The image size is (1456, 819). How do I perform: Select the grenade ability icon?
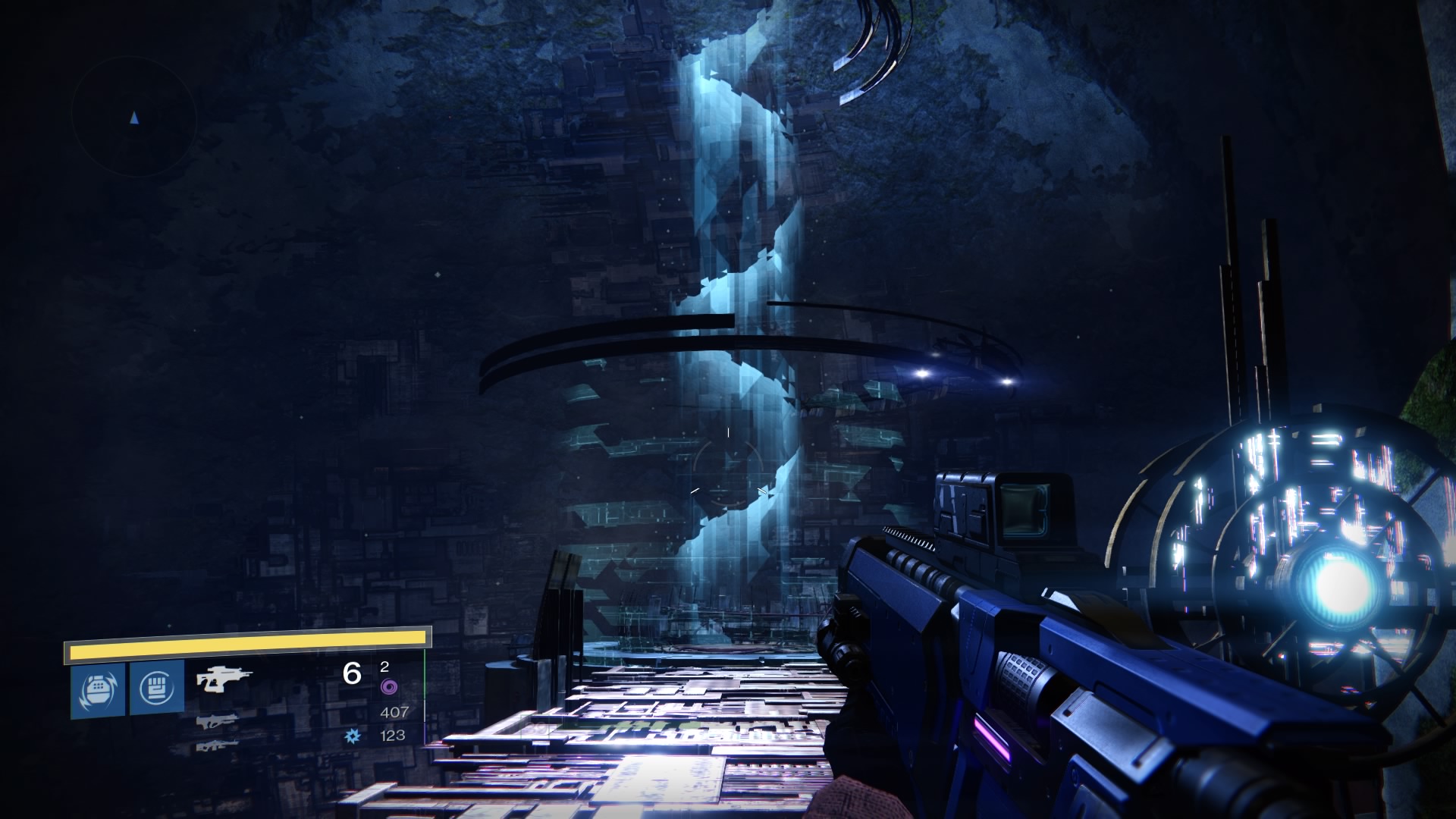(98, 689)
